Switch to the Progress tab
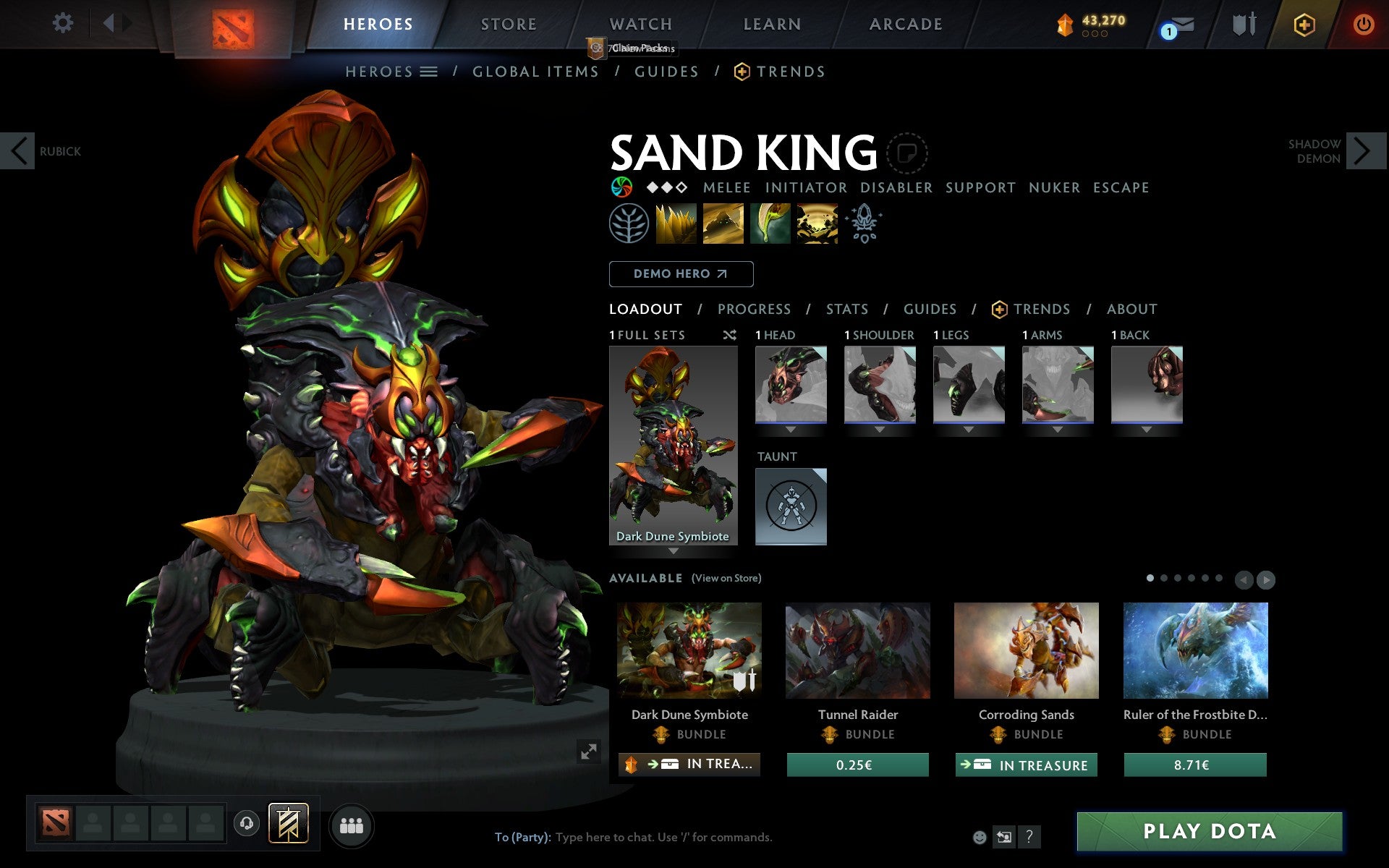The image size is (1389, 868). tap(754, 309)
